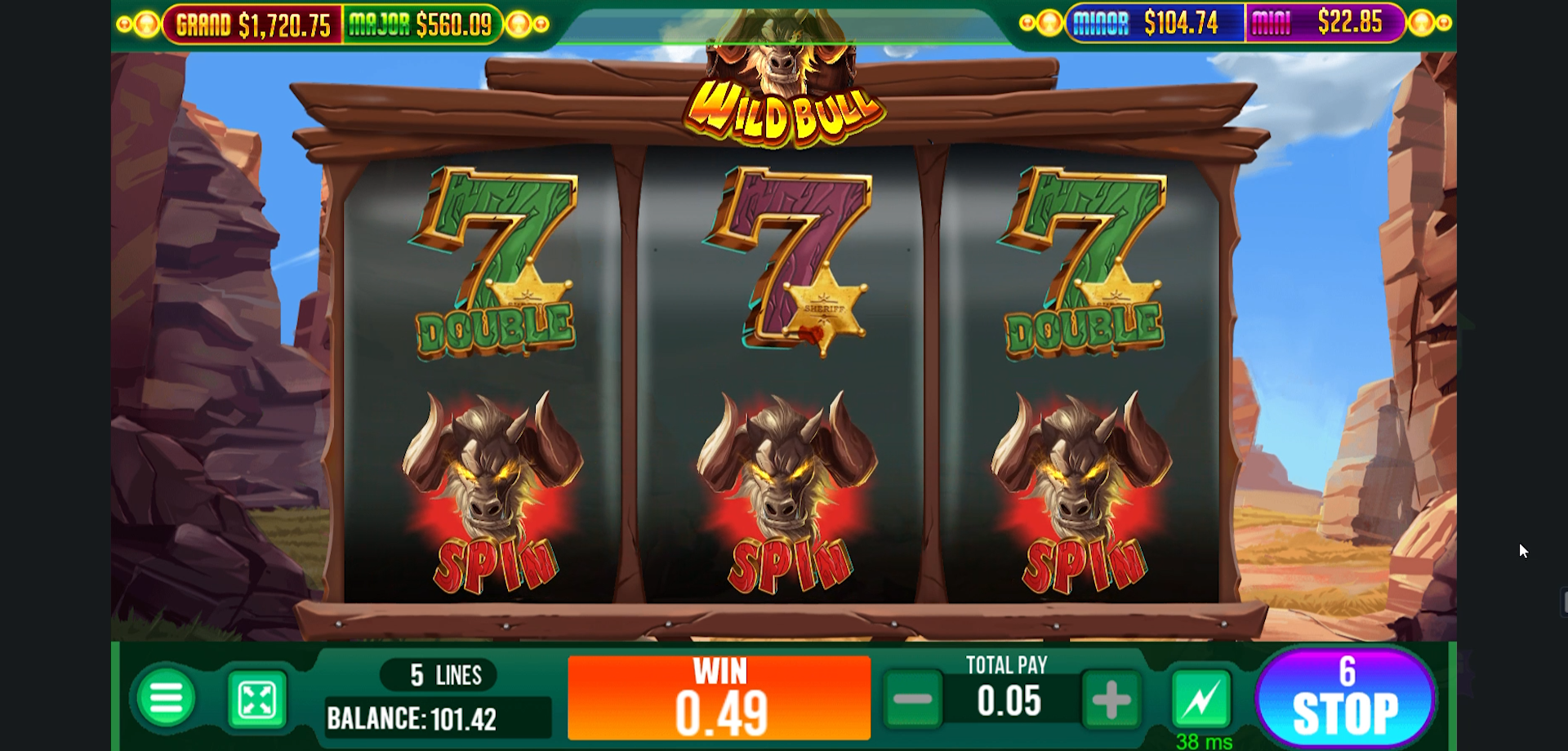The image size is (1568, 751).
Task: Click the fullscreen expand icon
Action: (x=257, y=700)
